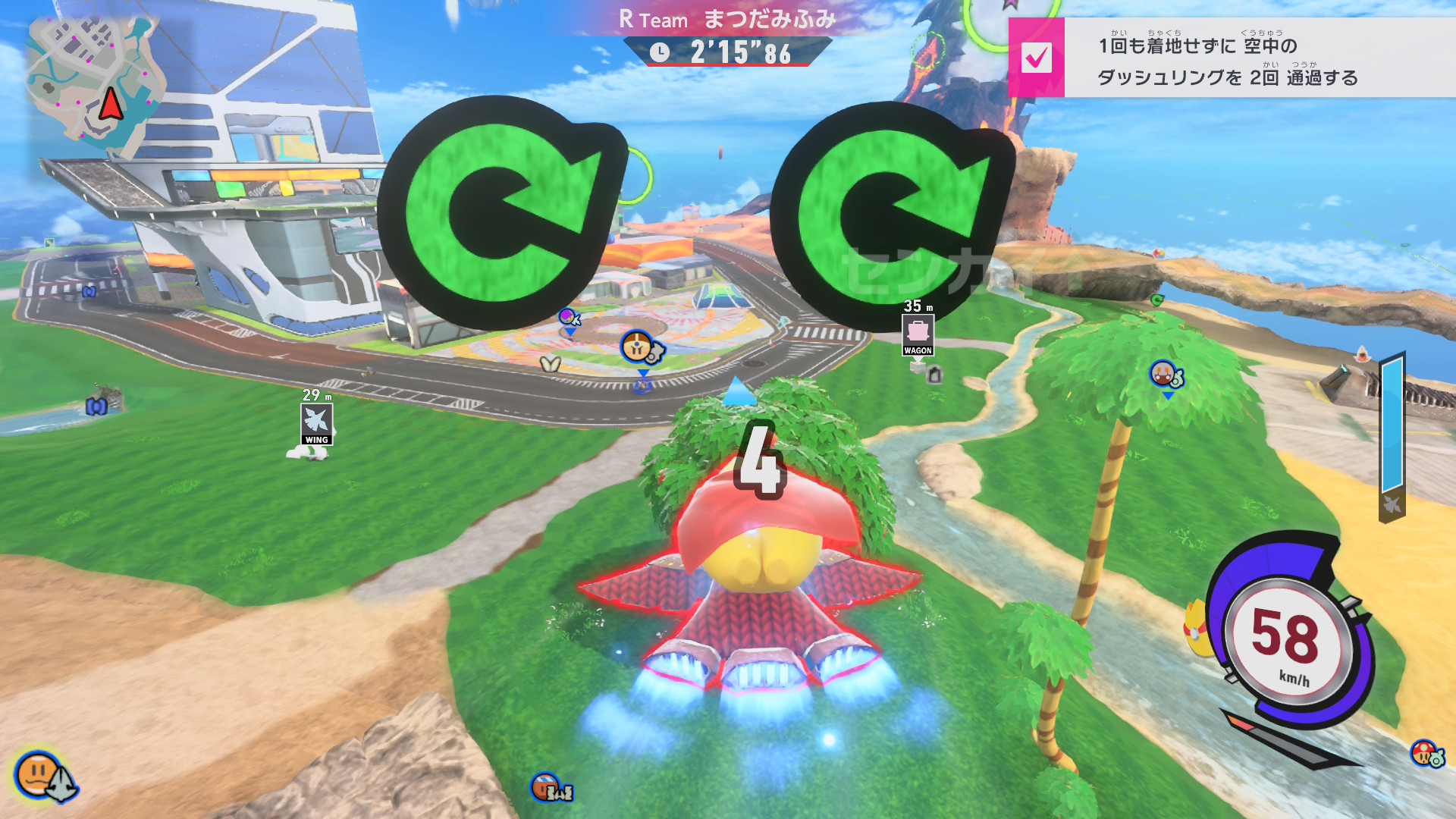Click the pink mission checkmark box

1036,58
